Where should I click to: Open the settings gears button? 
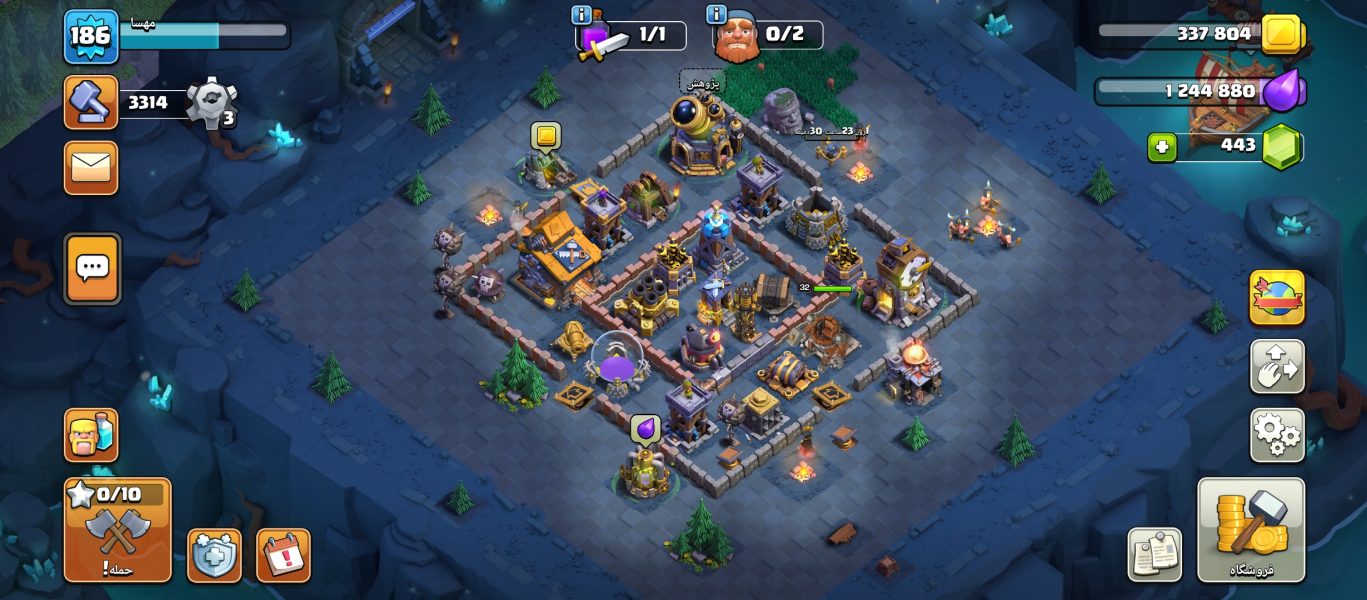coord(1277,435)
